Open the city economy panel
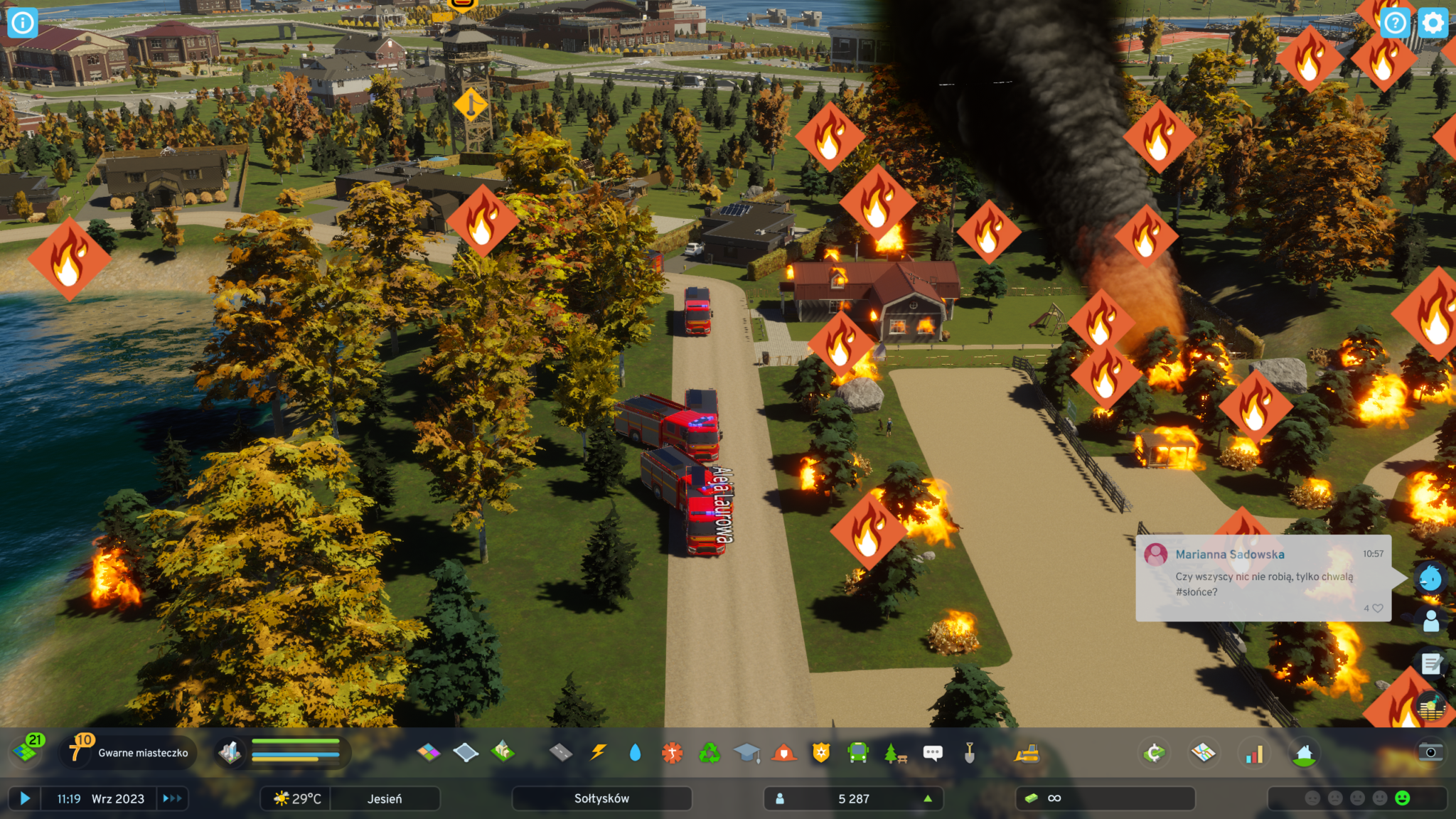The width and height of the screenshot is (1456, 819). click(x=1155, y=753)
